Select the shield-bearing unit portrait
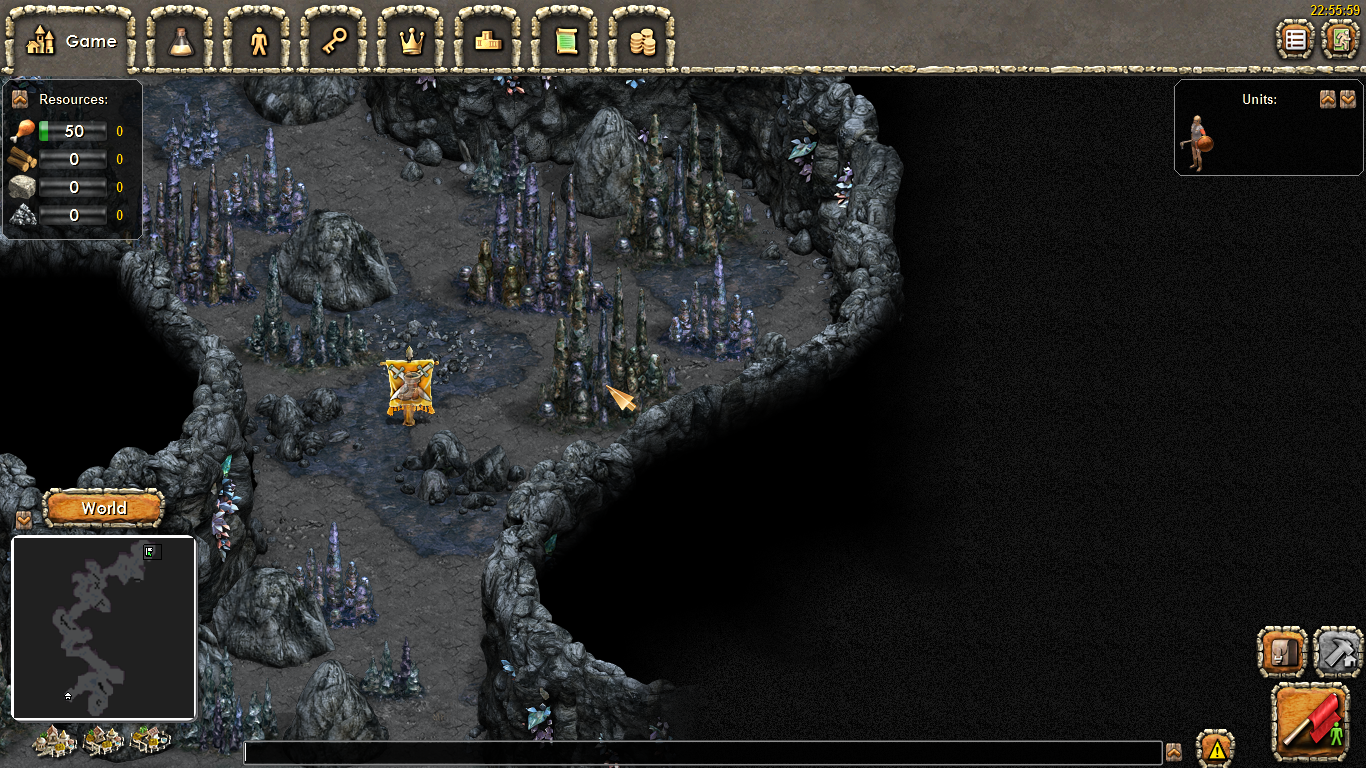The image size is (1366, 768). (x=1197, y=141)
